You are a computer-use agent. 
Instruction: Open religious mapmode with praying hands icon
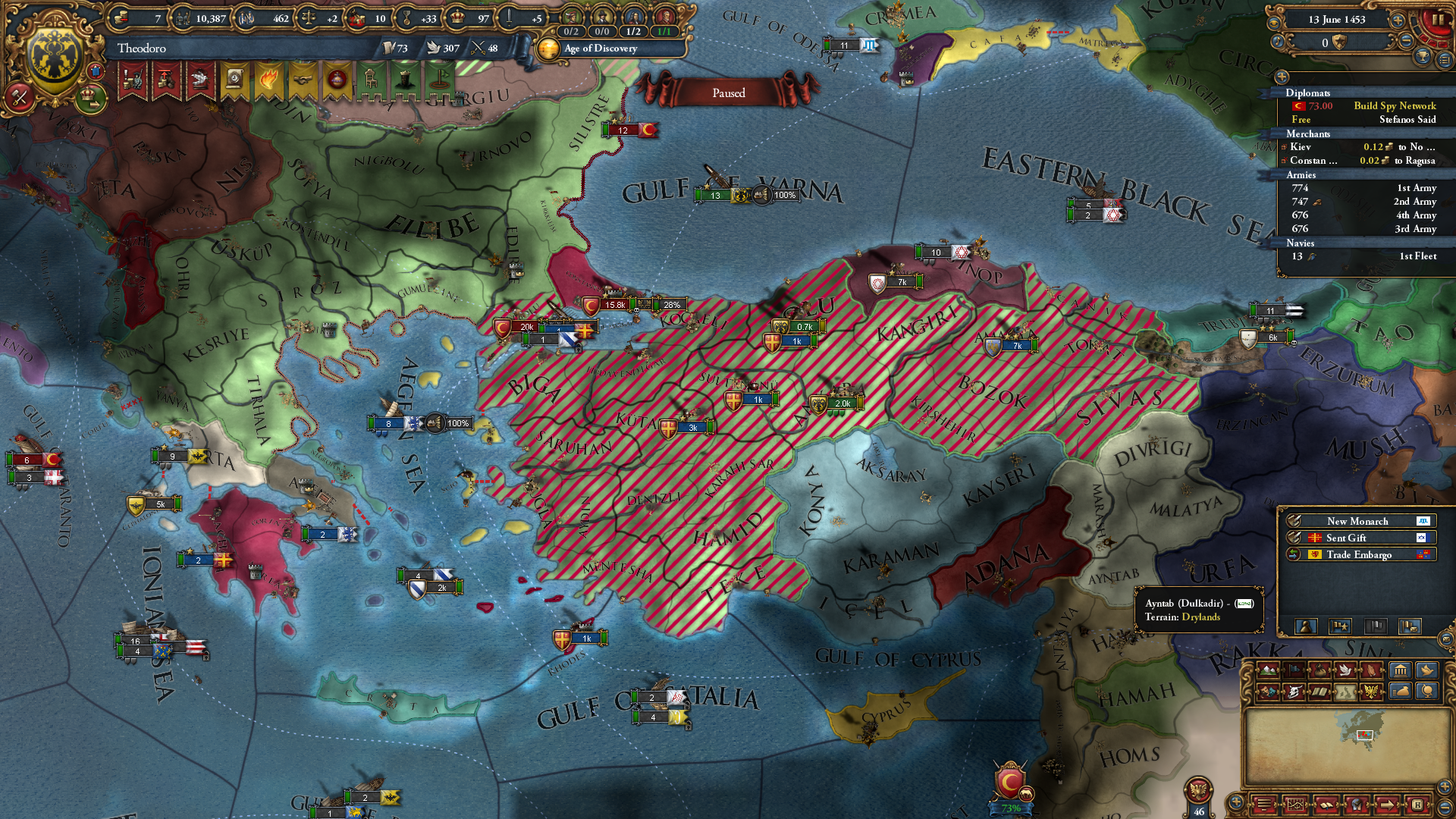click(1370, 671)
